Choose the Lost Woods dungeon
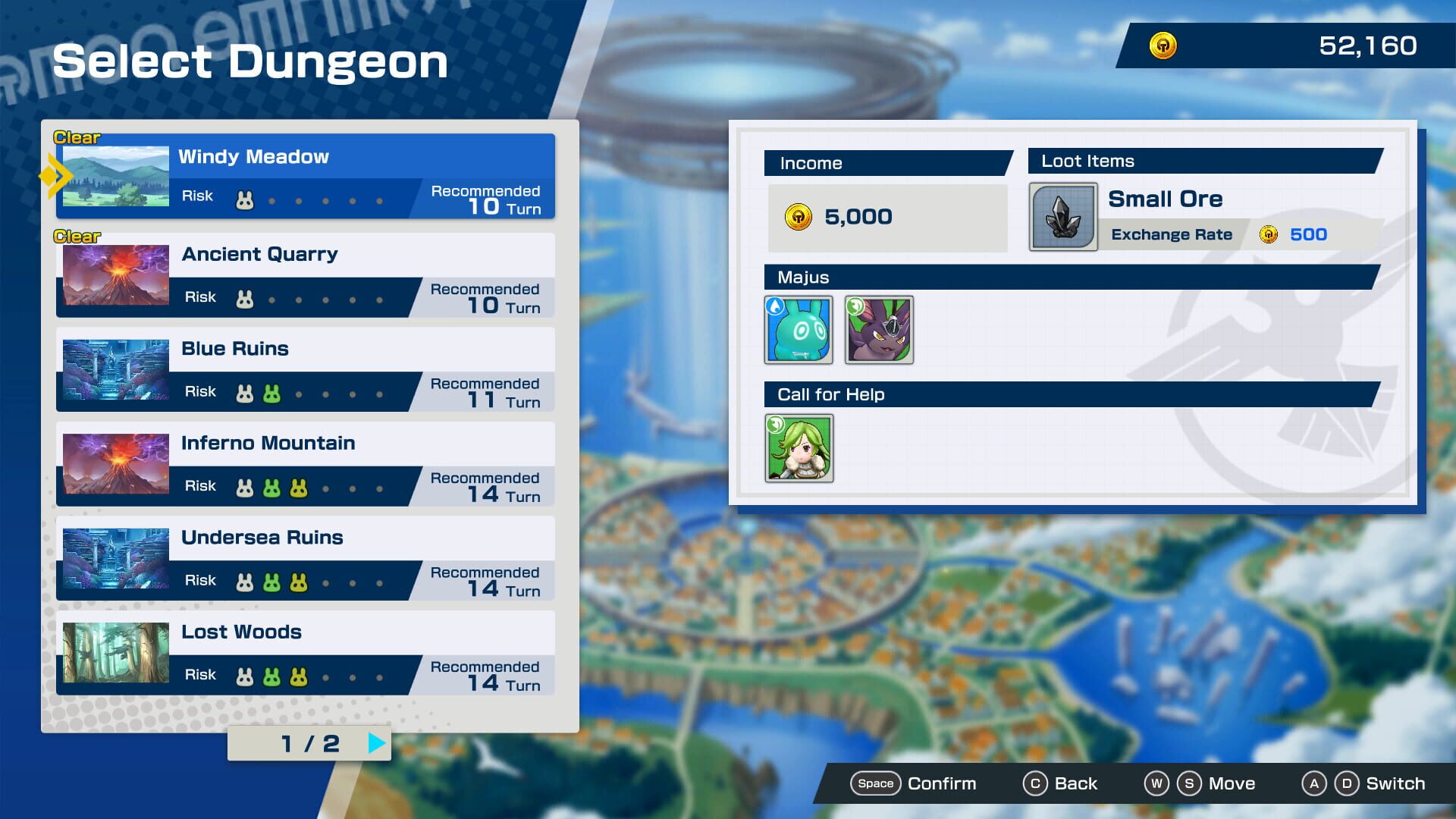The height and width of the screenshot is (819, 1456). (x=305, y=652)
